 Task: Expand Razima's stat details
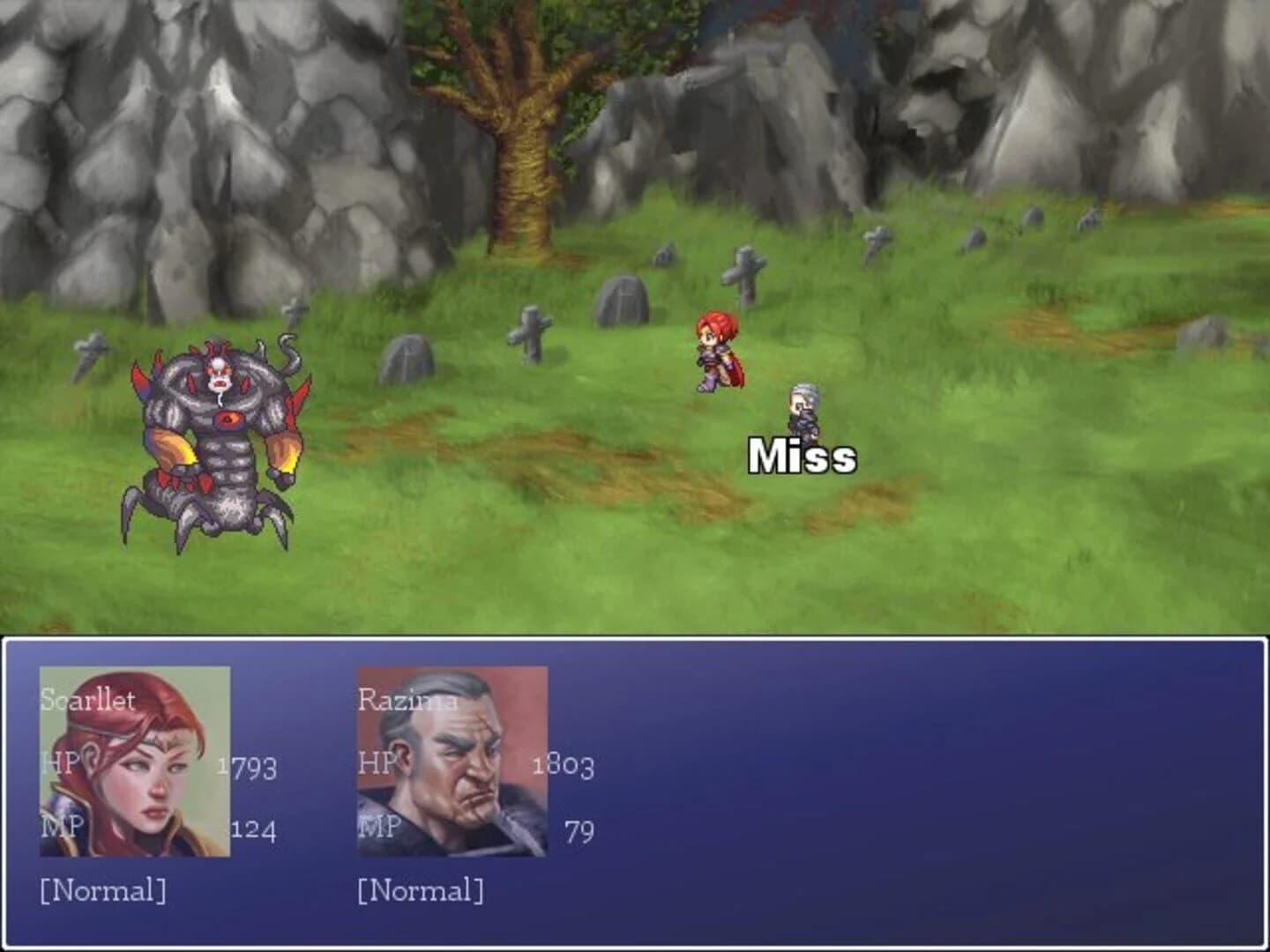(379, 767)
